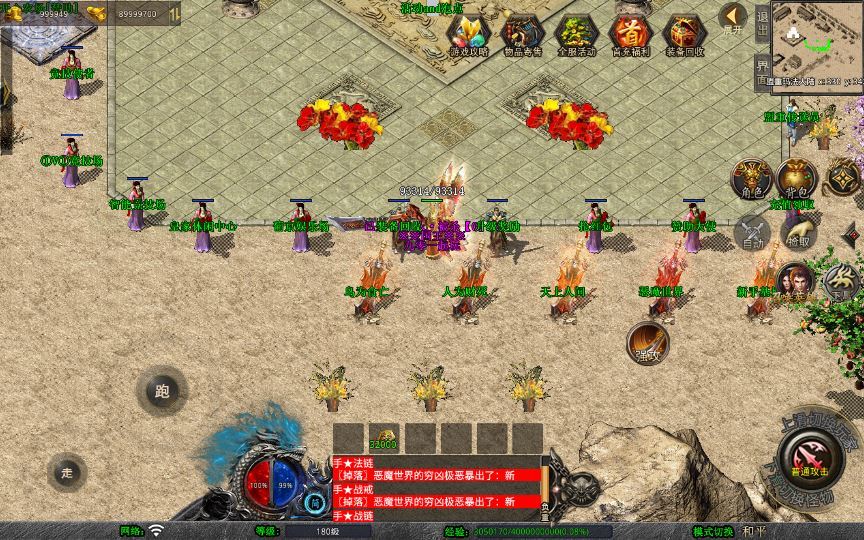
Task: Click the 退出 exit tab
Action: 762,22
